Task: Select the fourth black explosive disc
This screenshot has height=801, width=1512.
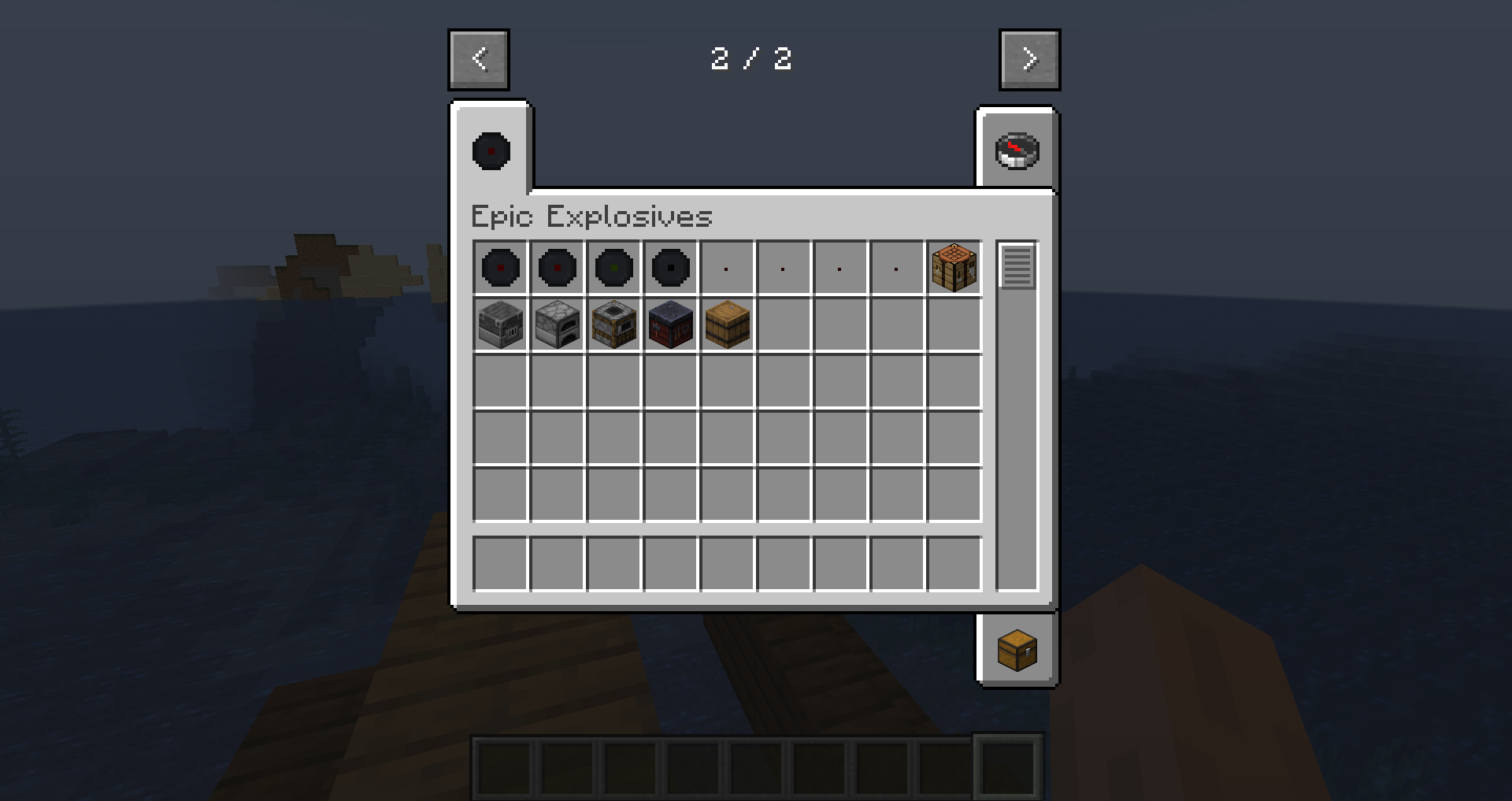Action: 670,268
